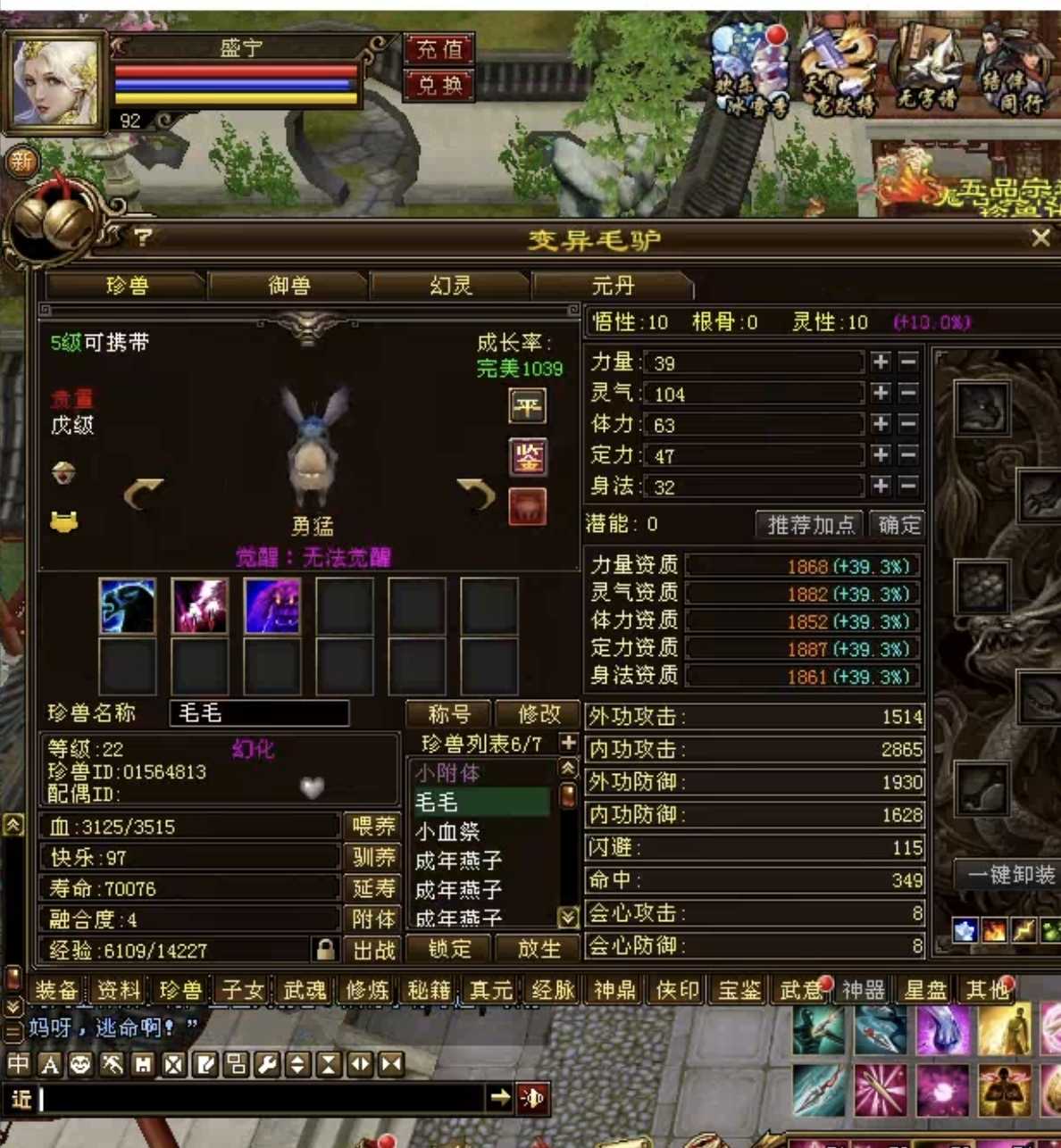
Task: Select 小血祭 in the pet list
Action: coord(448,832)
